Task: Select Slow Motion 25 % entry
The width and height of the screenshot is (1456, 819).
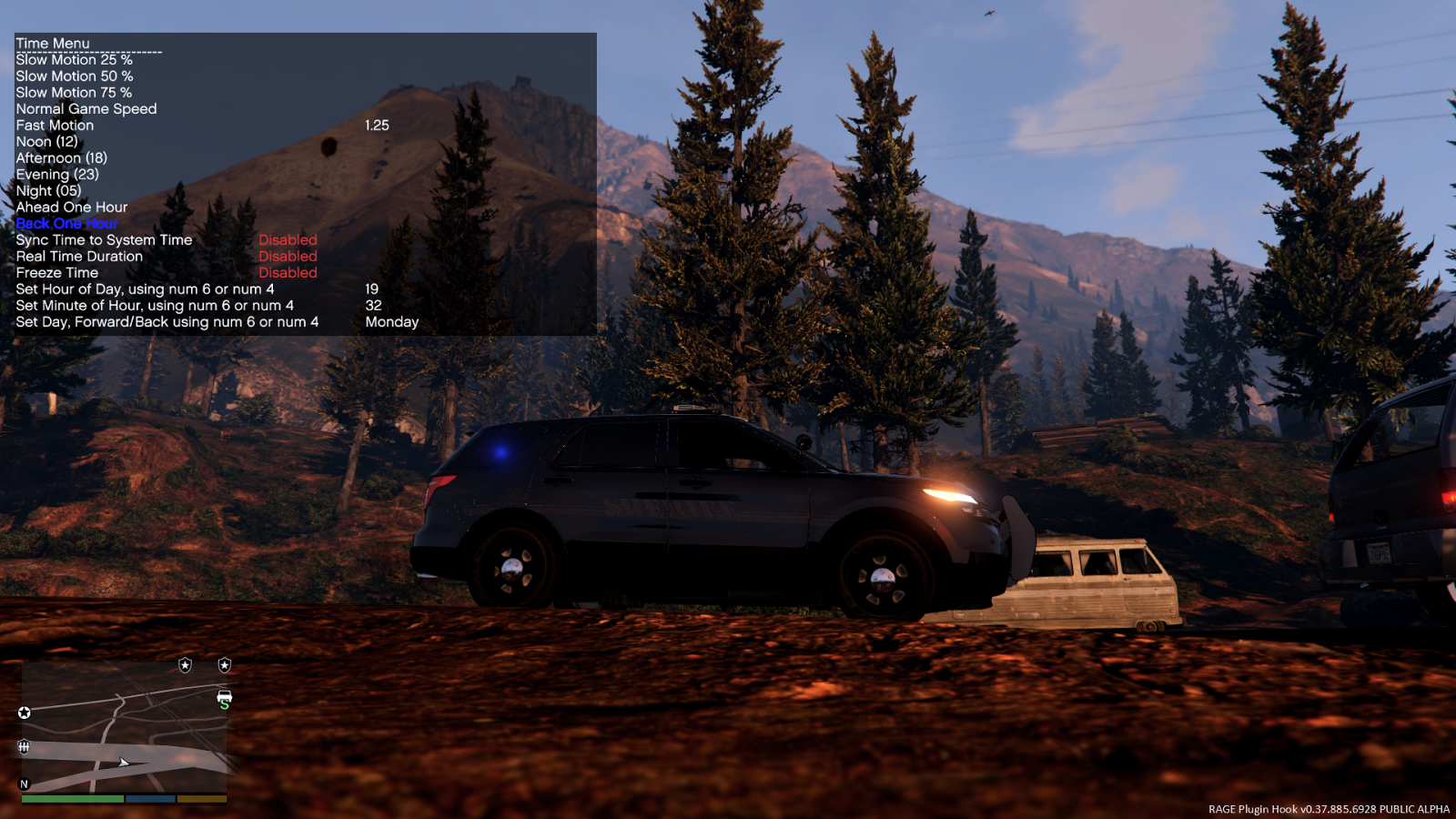Action: (x=74, y=60)
